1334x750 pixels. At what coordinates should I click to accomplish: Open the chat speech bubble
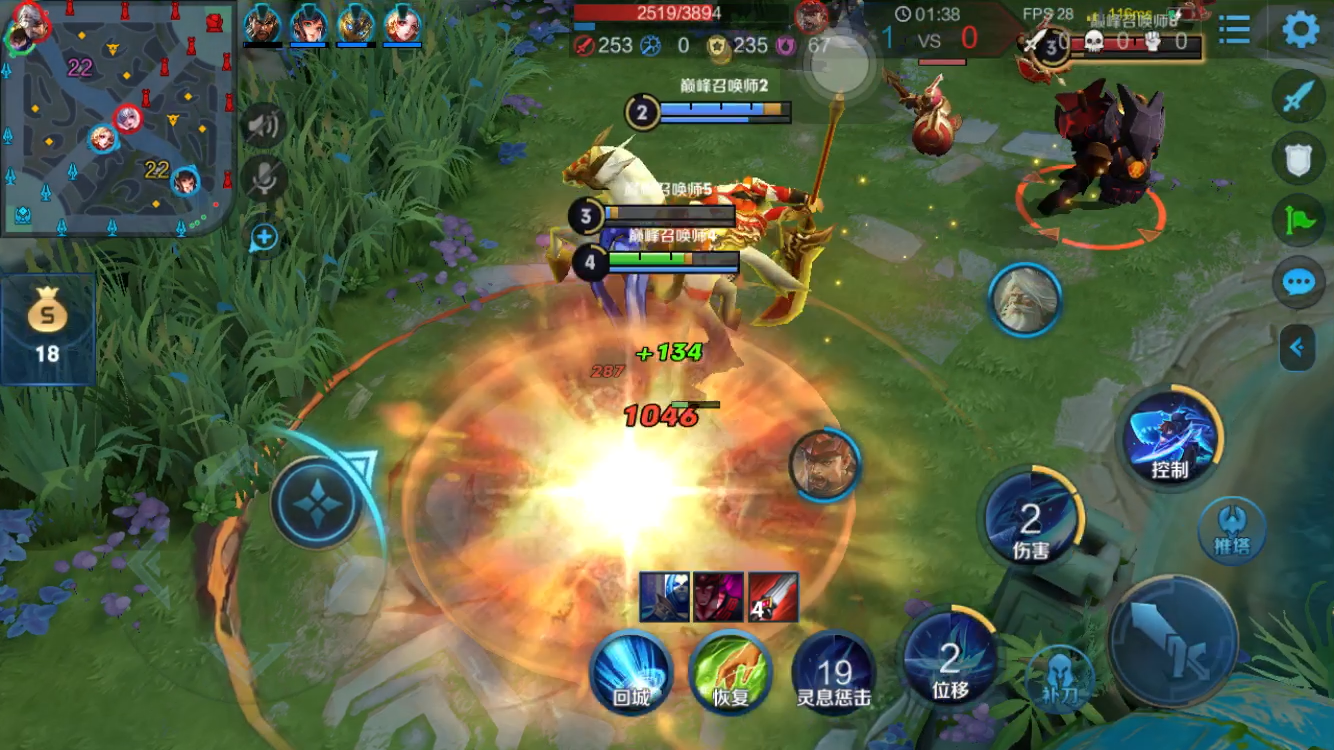(1298, 283)
